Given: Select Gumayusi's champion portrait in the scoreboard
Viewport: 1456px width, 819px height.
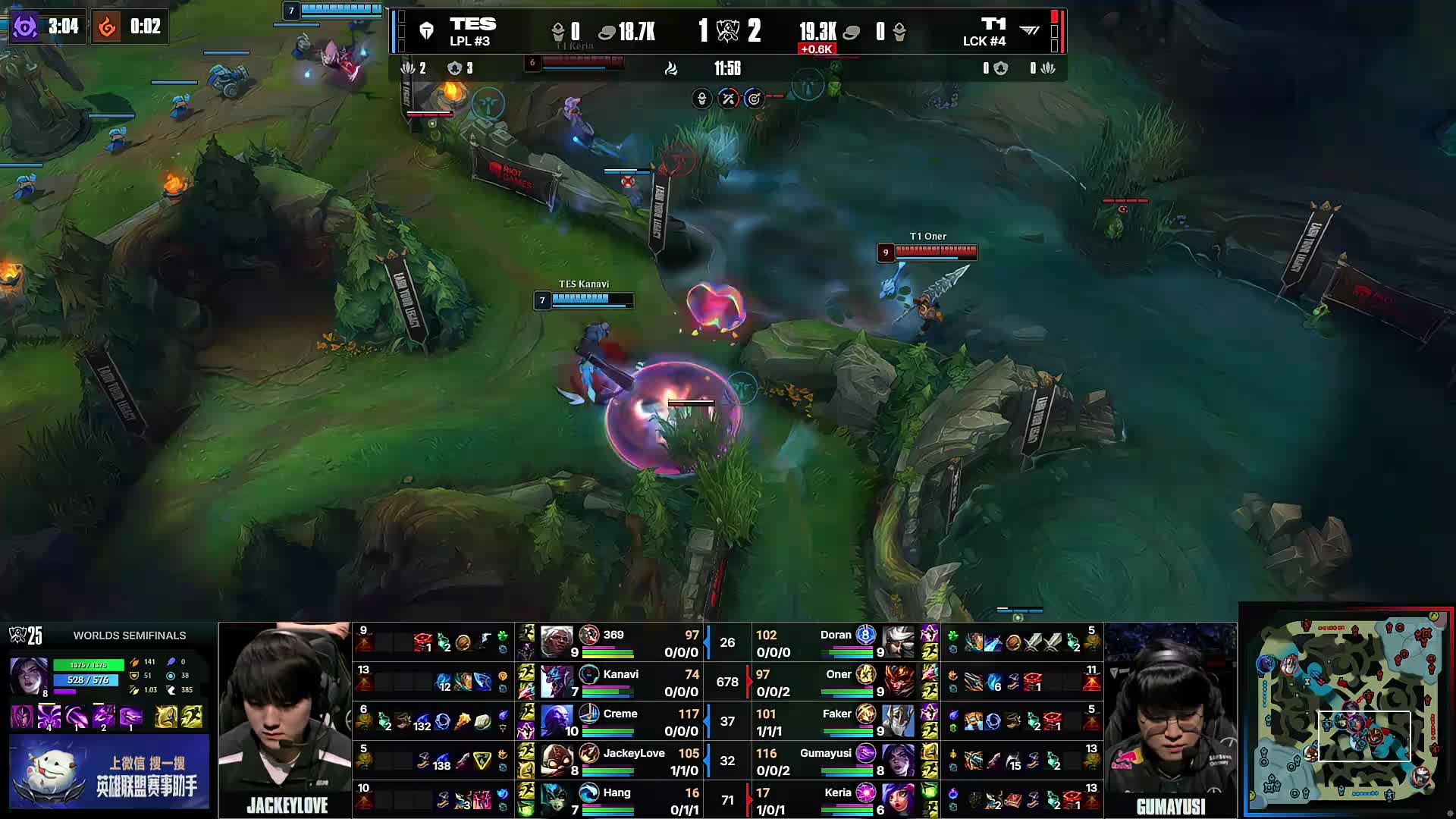Looking at the screenshot, I should 899,758.
